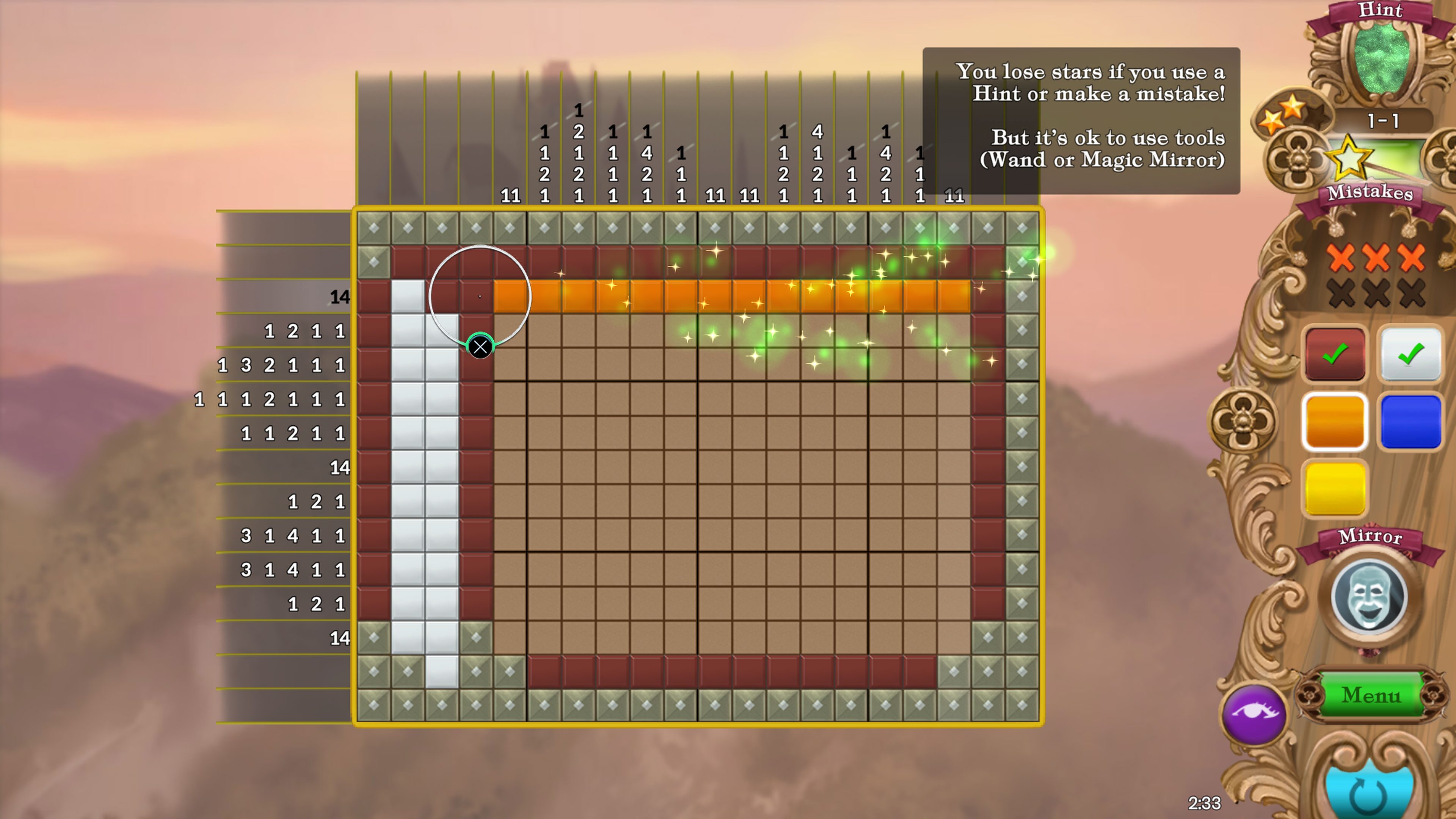Pick the yellow color swatch

[x=1335, y=488]
